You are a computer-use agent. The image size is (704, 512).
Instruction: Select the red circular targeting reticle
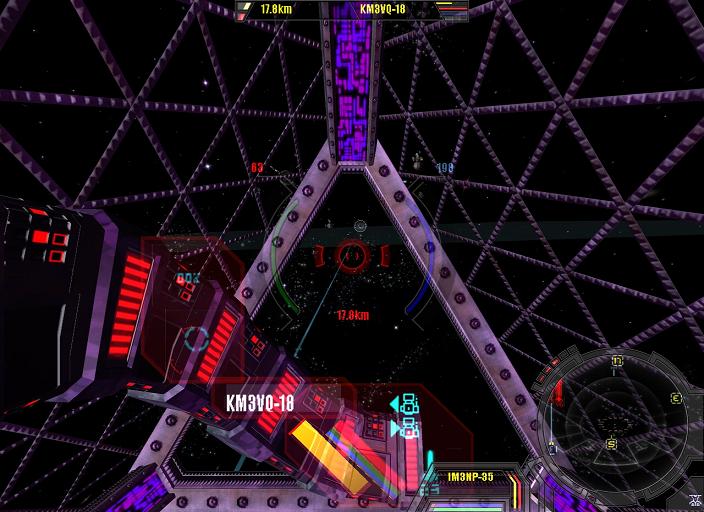point(351,254)
